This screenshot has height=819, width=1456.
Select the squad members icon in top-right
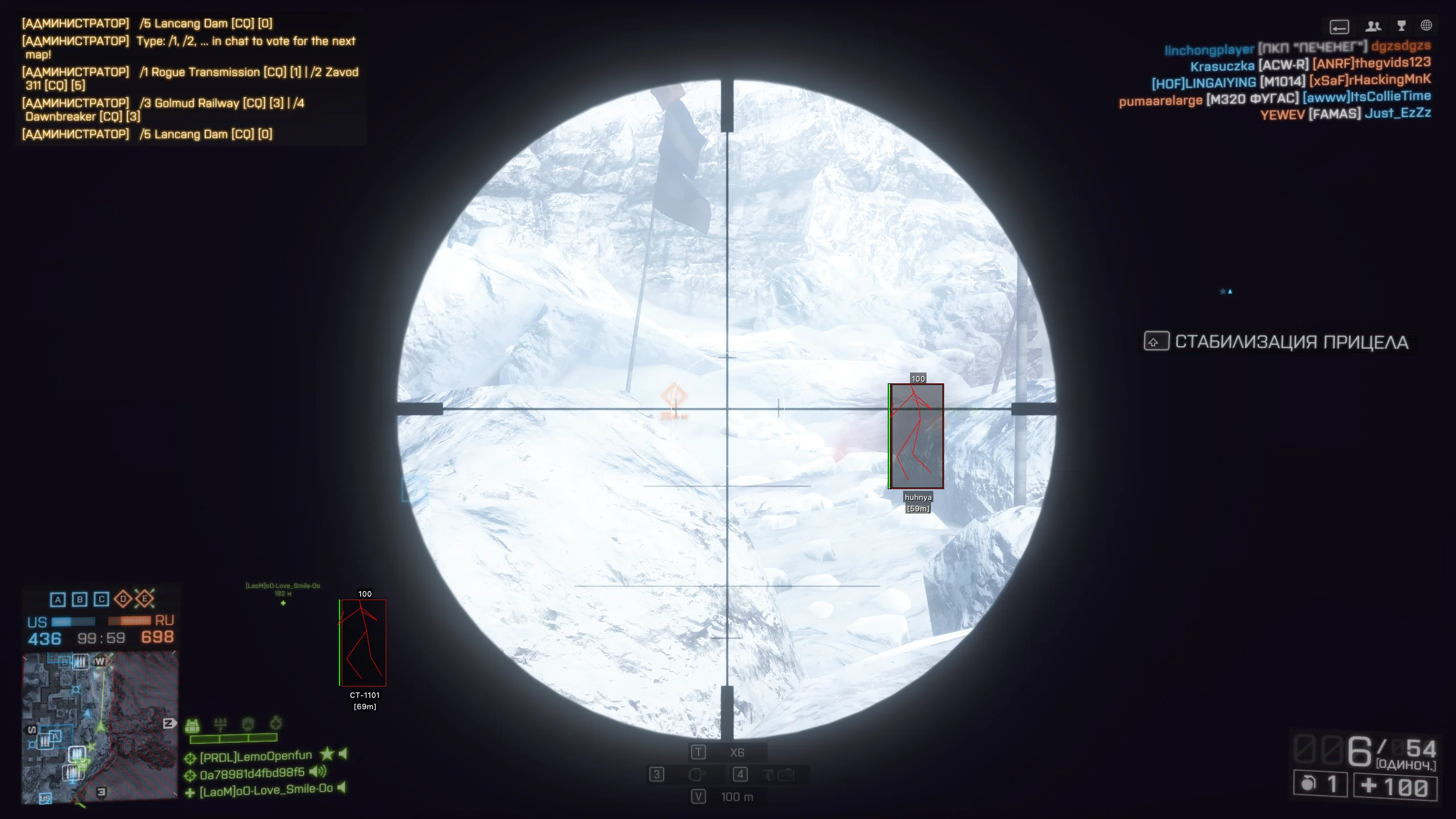click(x=1373, y=26)
